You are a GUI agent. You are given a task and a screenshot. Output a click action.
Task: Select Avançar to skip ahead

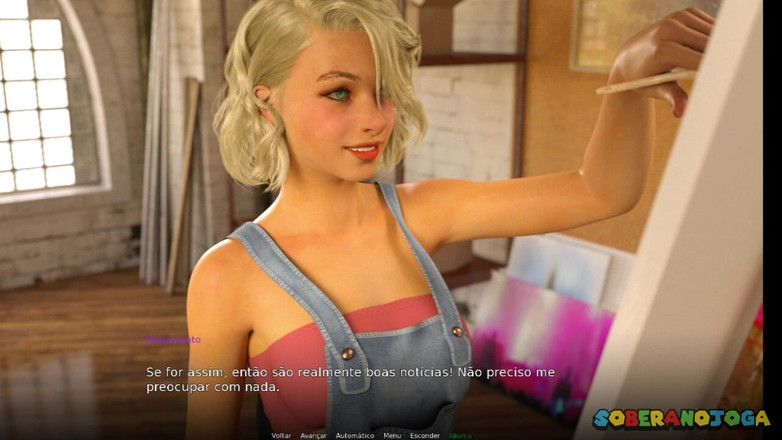(313, 435)
